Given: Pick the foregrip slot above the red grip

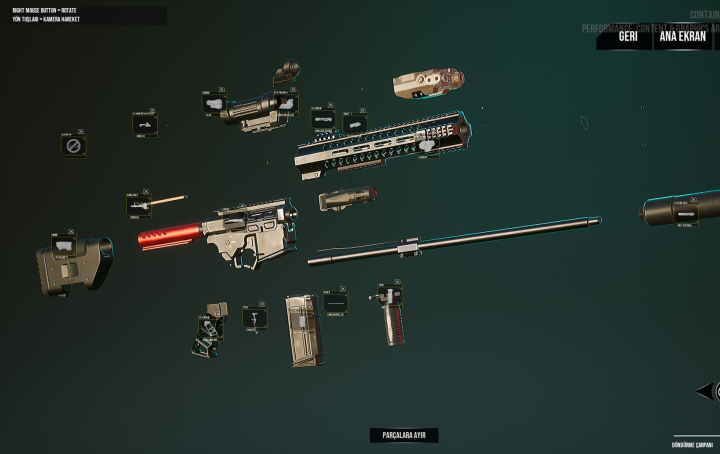Looking at the screenshot, I should pyautogui.click(x=389, y=296).
